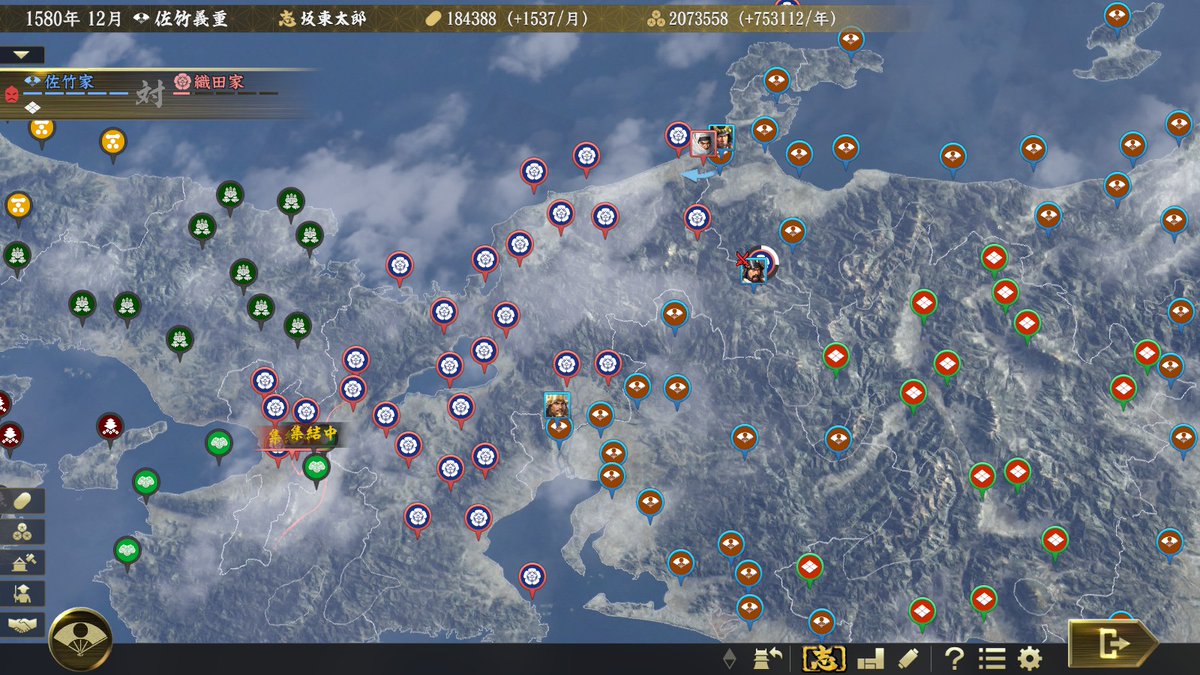Open the three rice bales menu
The height and width of the screenshot is (675, 1200).
coord(22,532)
